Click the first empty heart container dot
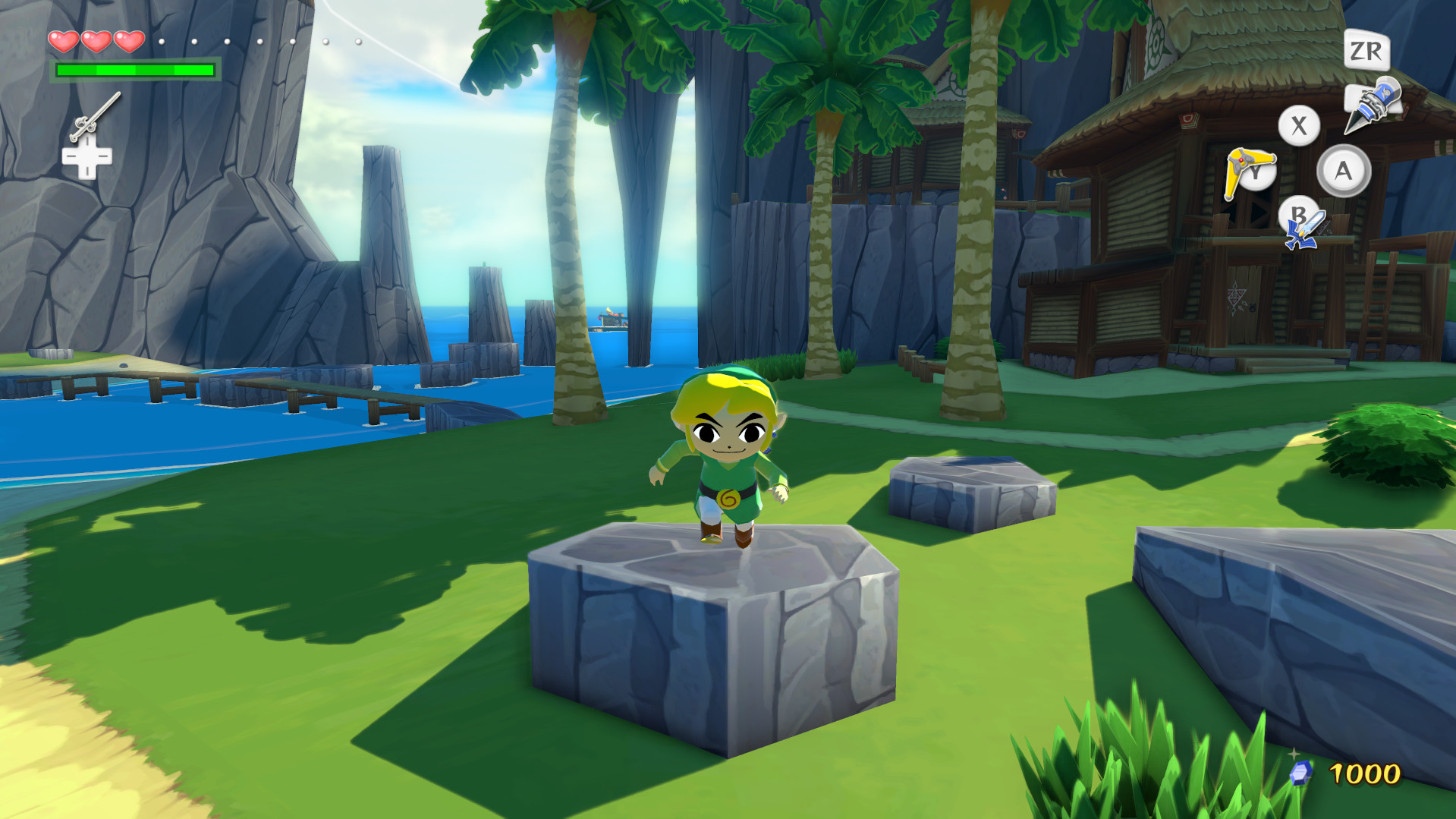The width and height of the screenshot is (1456, 819). [162, 42]
